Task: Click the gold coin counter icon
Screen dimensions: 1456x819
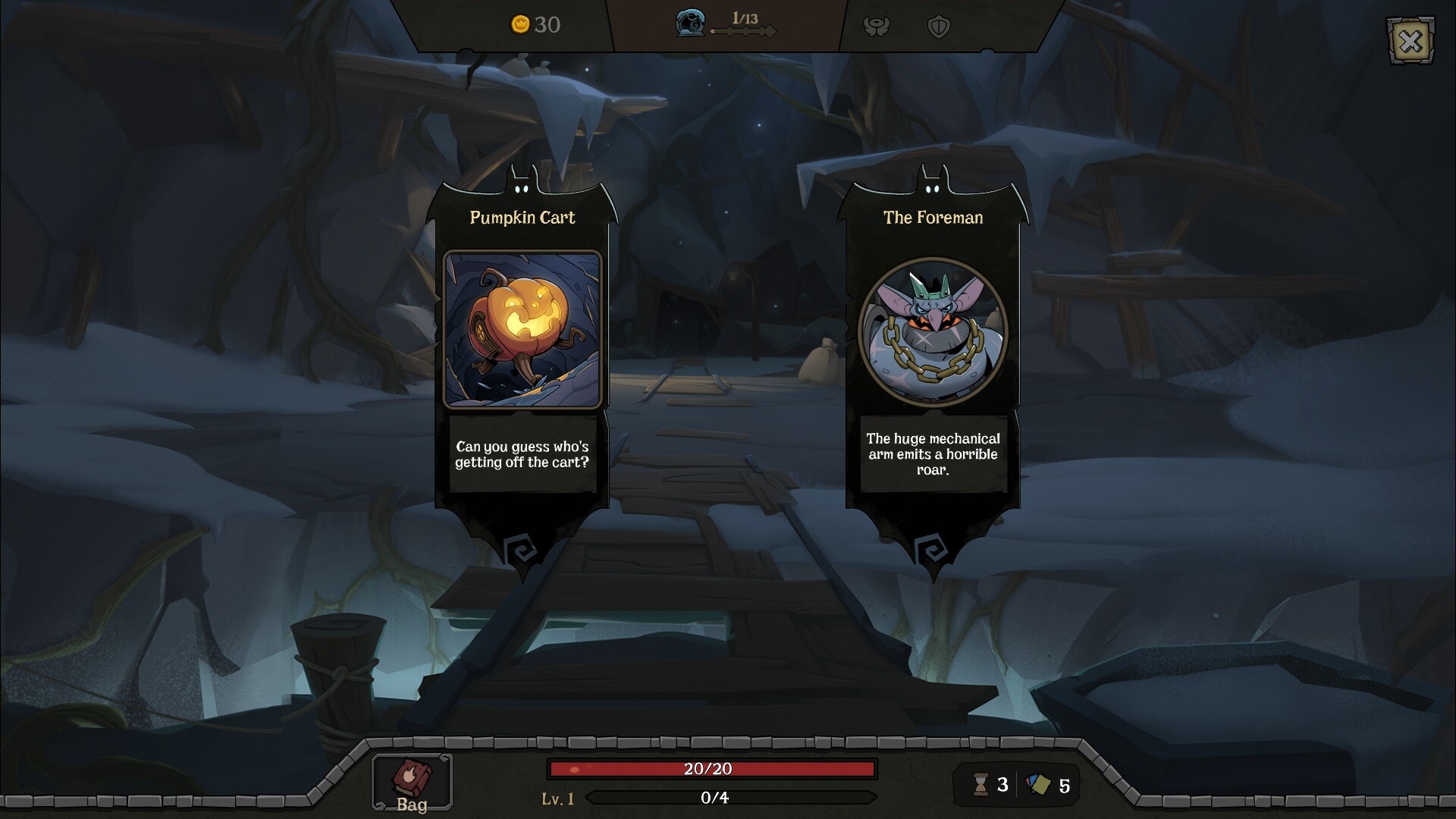Action: (519, 26)
